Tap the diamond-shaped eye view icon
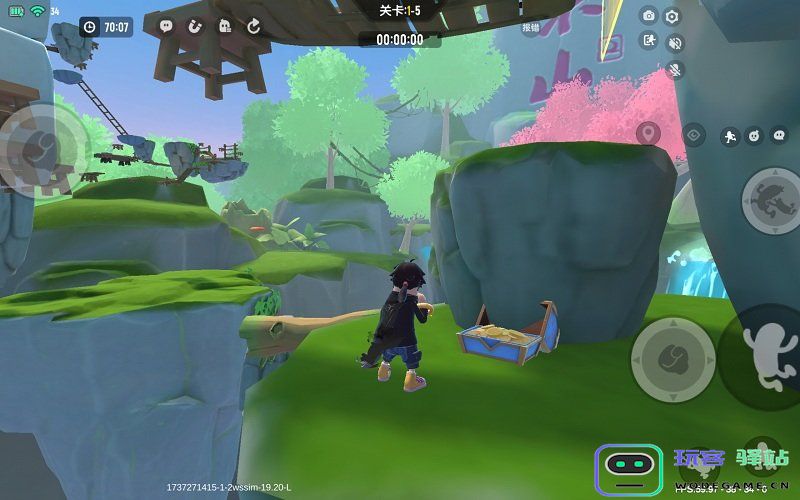The image size is (800, 500). (x=693, y=135)
